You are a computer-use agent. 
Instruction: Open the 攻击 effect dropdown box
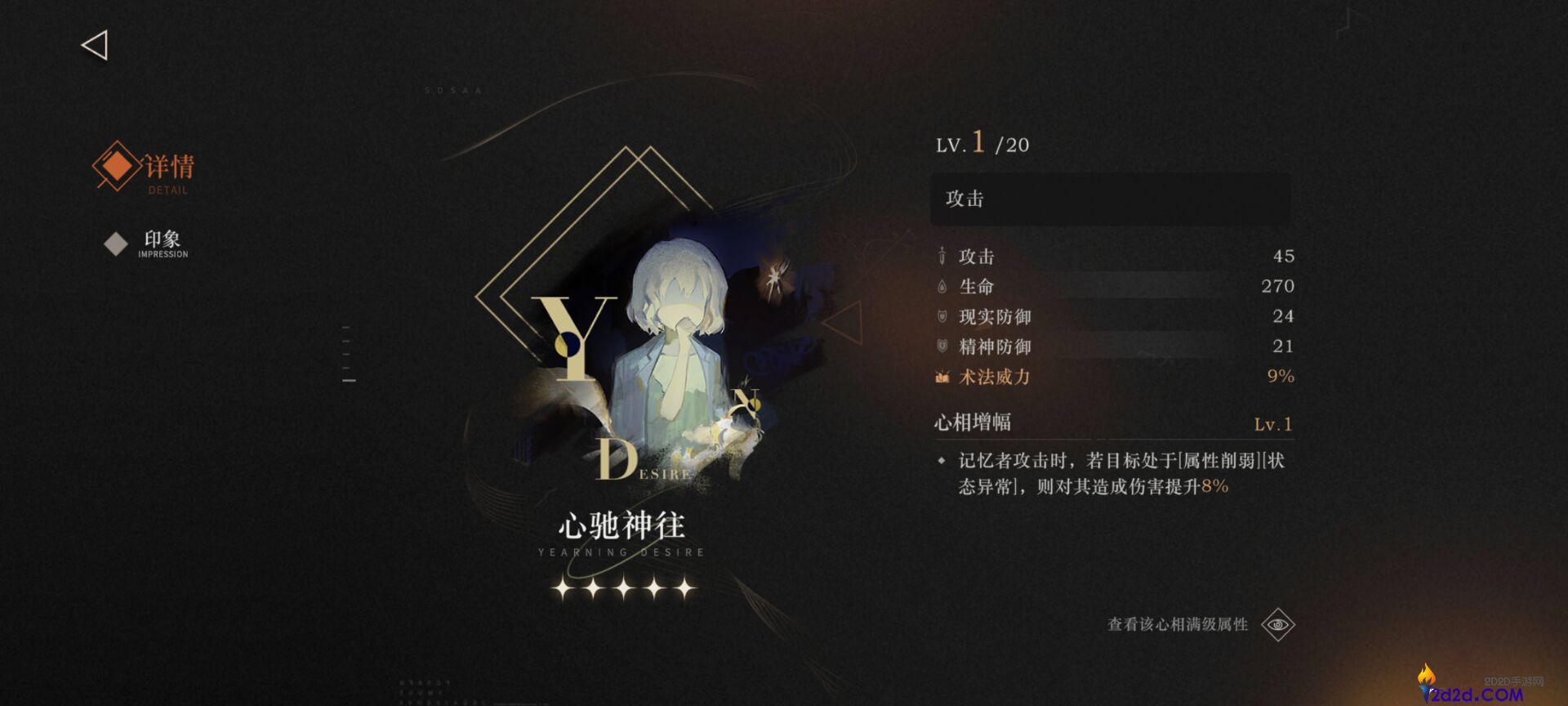coord(1112,199)
